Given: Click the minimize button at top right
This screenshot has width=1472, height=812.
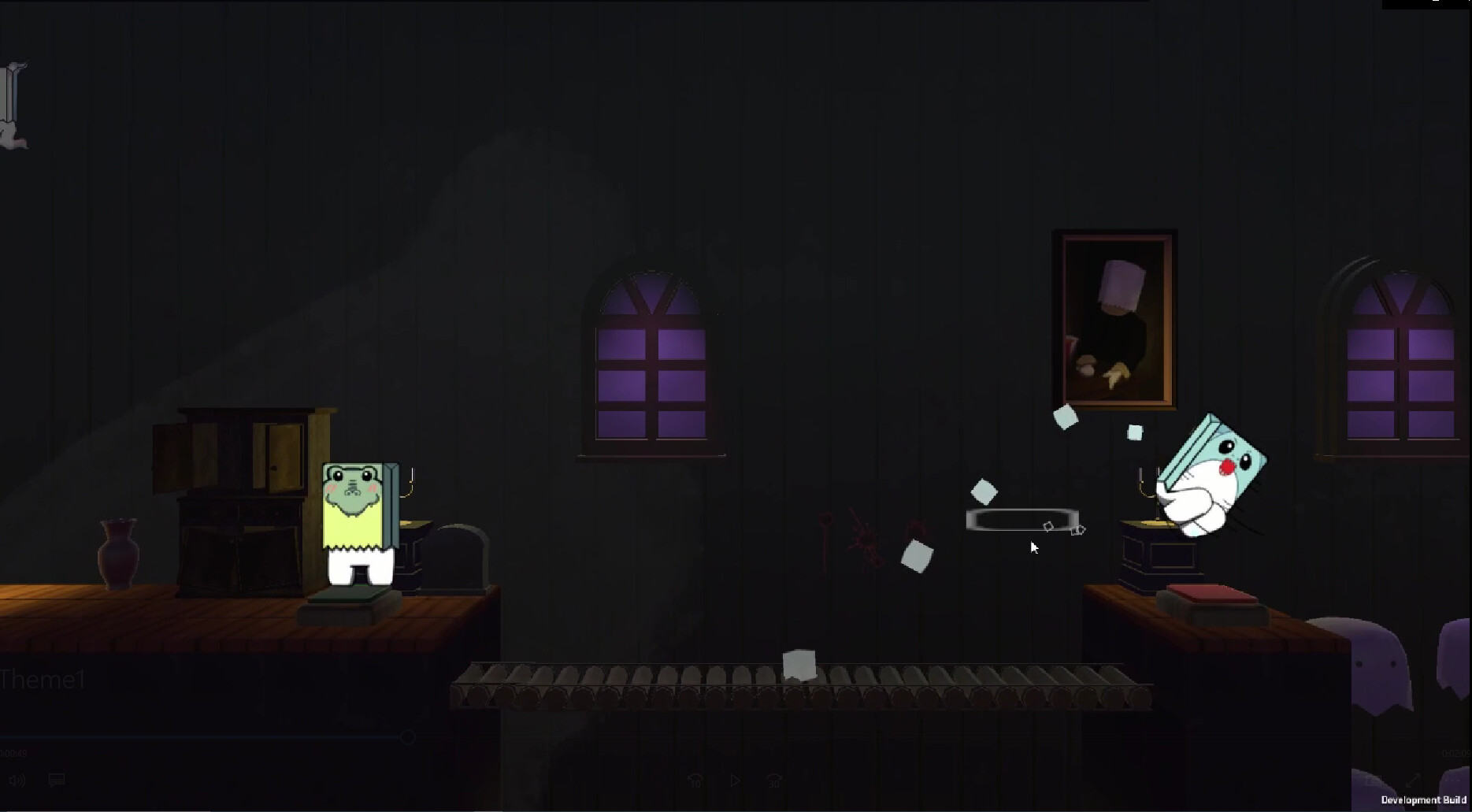Looking at the screenshot, I should pos(1435,4).
